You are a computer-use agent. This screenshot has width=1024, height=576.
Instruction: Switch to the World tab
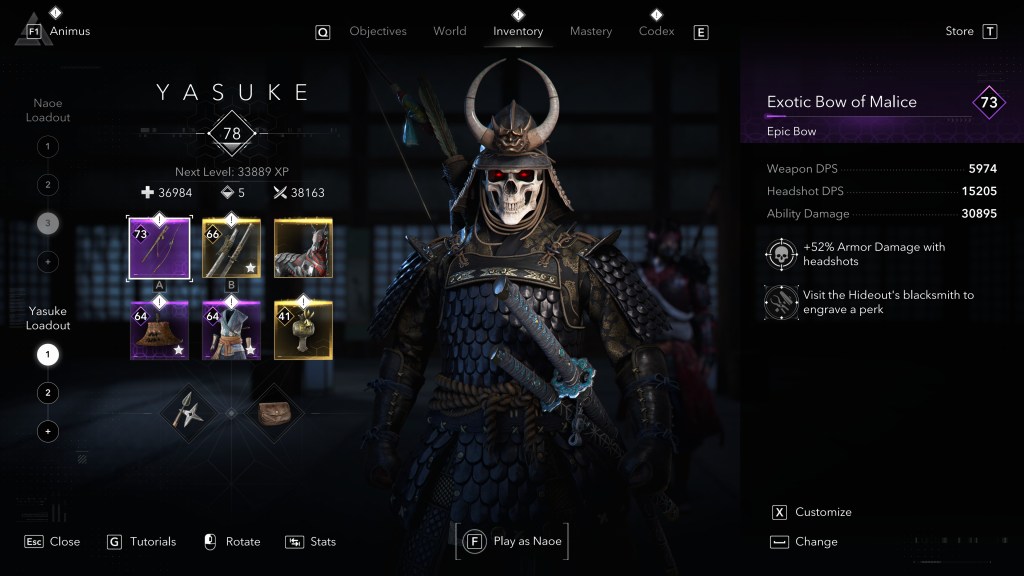(x=450, y=31)
